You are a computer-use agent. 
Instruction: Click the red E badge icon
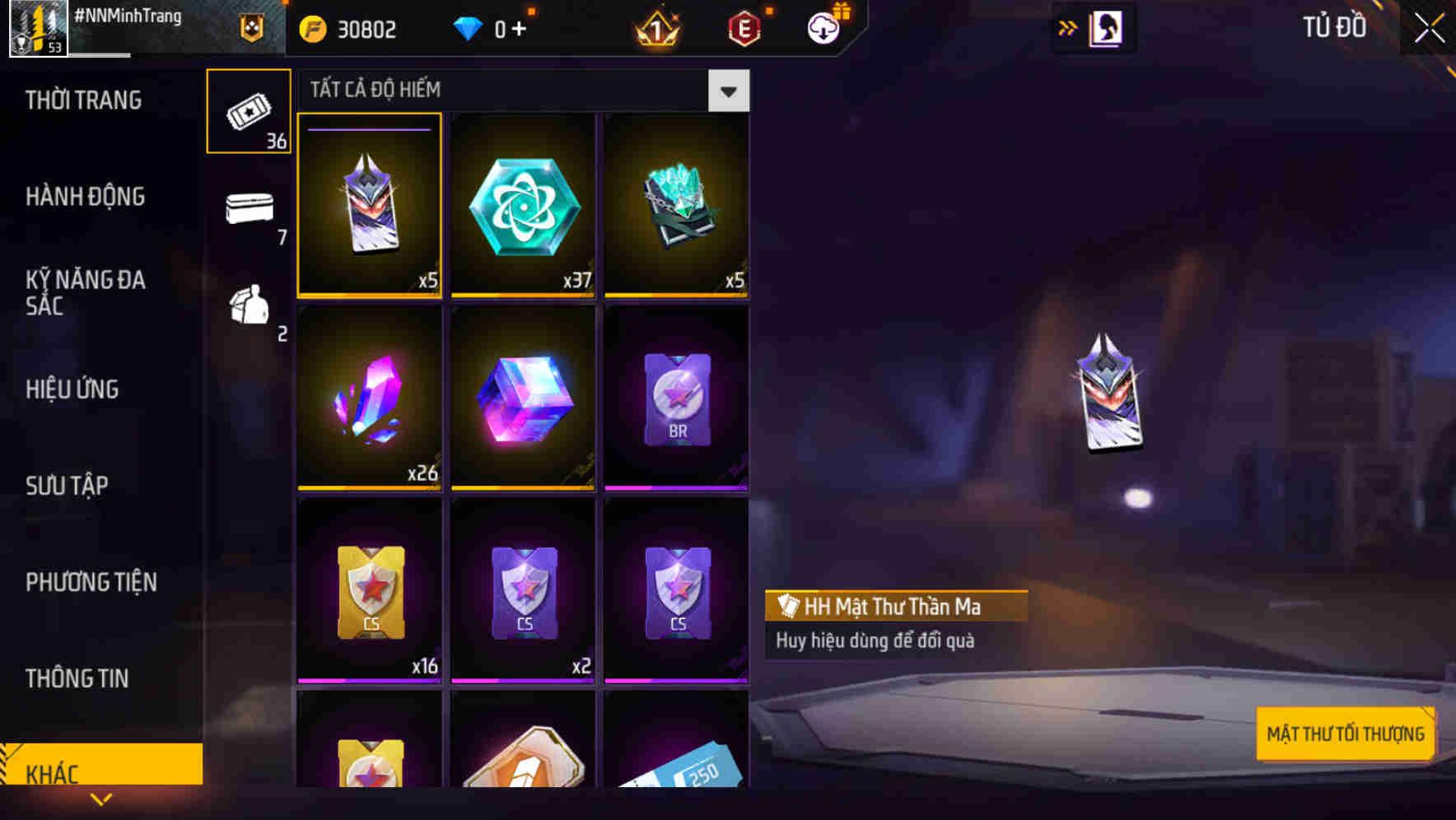click(x=742, y=28)
